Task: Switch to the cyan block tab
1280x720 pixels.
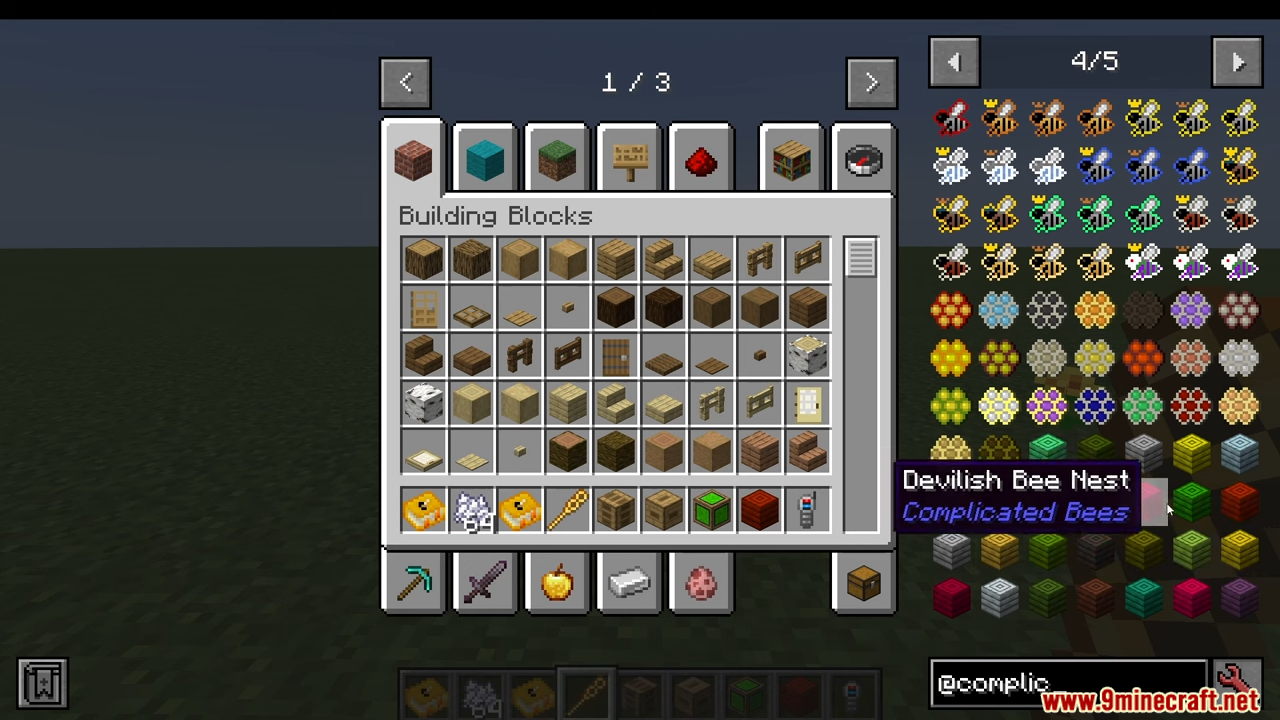Action: pos(485,160)
